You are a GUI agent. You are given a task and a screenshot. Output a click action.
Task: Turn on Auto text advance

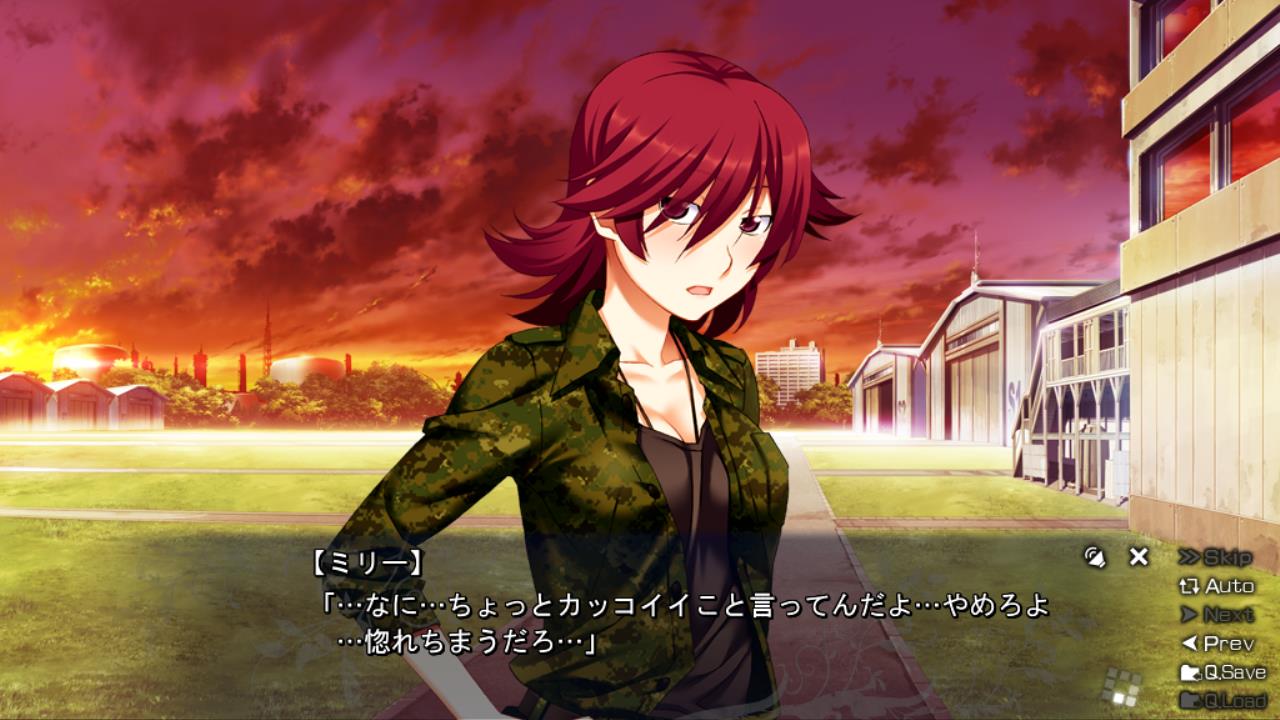click(1217, 586)
